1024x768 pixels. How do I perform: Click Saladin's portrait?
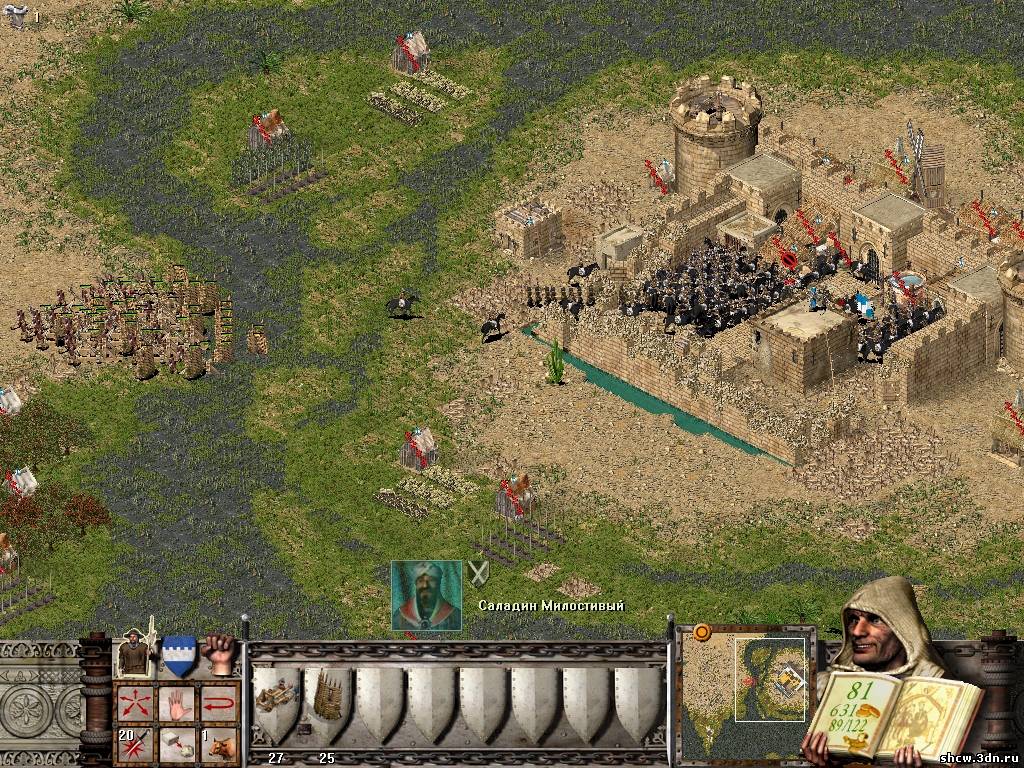coord(426,595)
